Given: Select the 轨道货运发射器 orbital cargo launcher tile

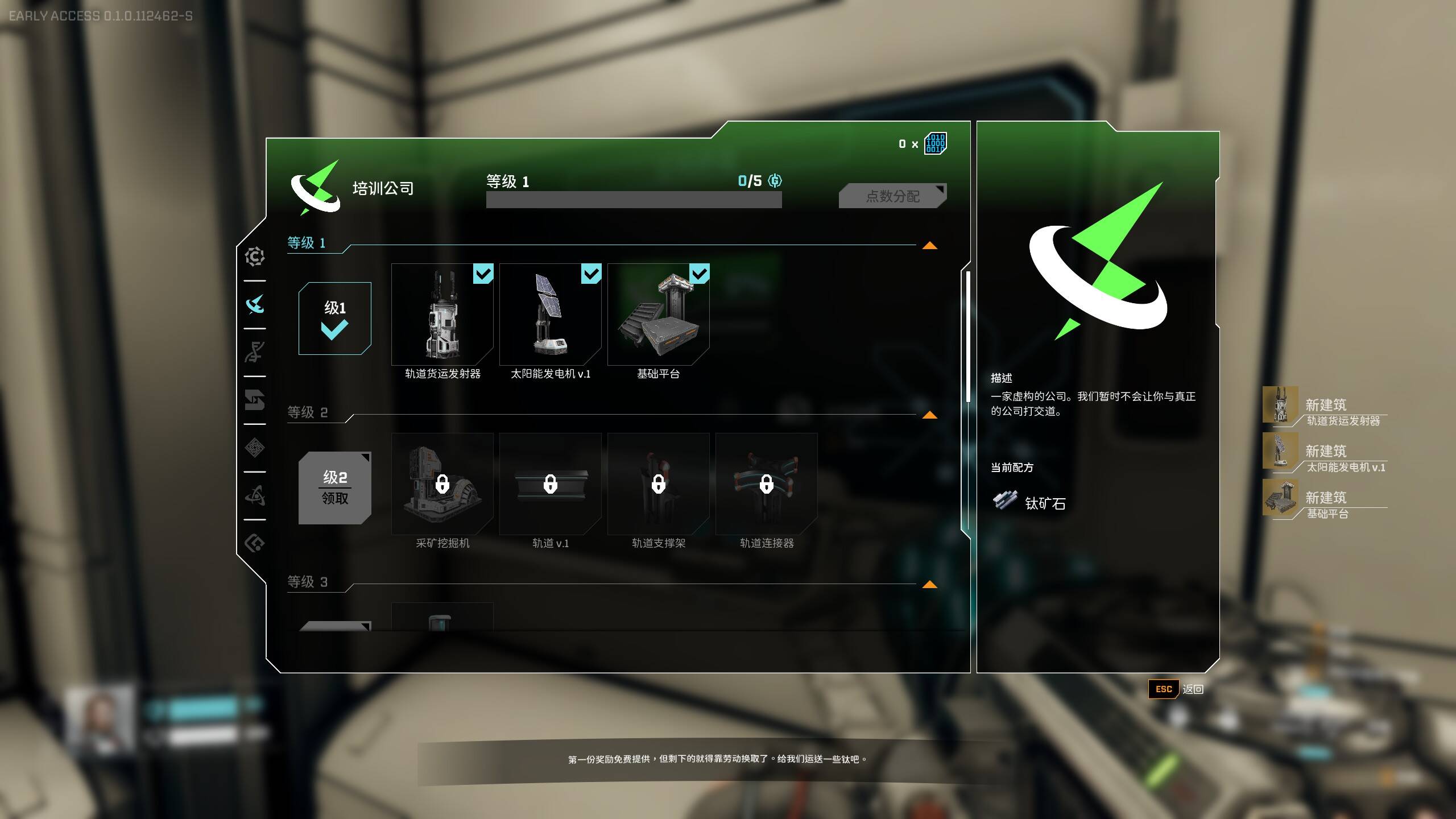Looking at the screenshot, I should (442, 315).
